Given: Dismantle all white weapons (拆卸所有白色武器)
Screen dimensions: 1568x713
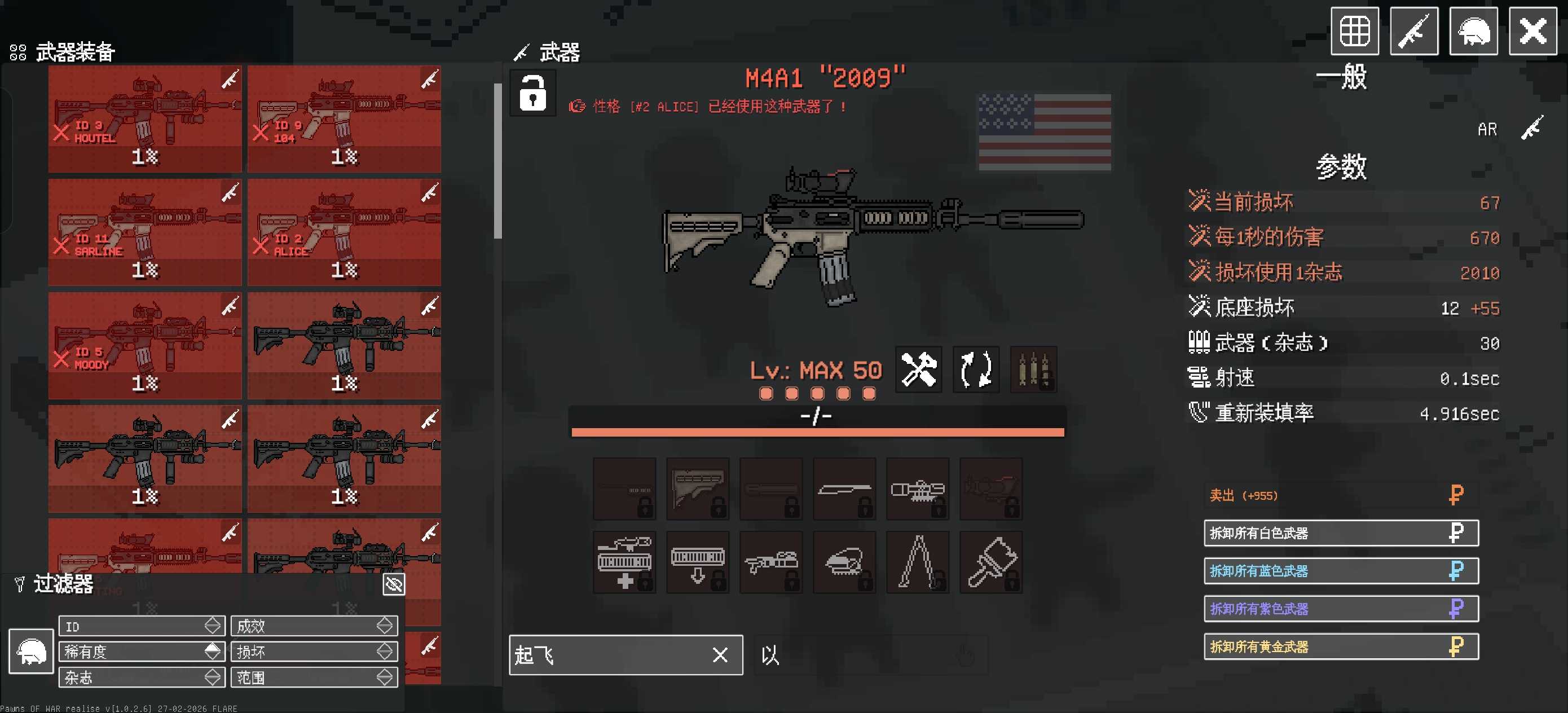Looking at the screenshot, I should (1341, 534).
